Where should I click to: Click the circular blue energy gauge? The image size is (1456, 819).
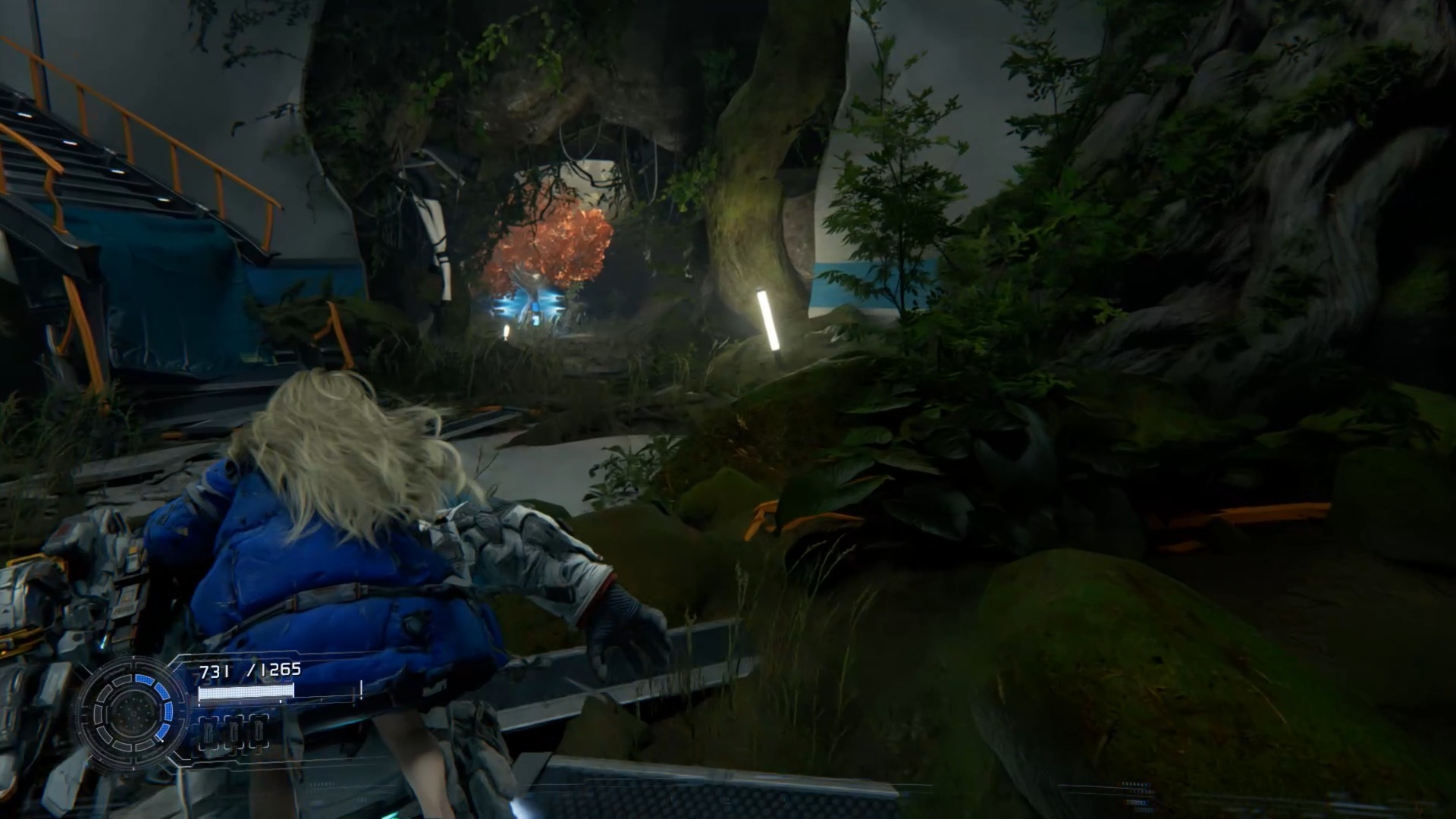(x=132, y=711)
